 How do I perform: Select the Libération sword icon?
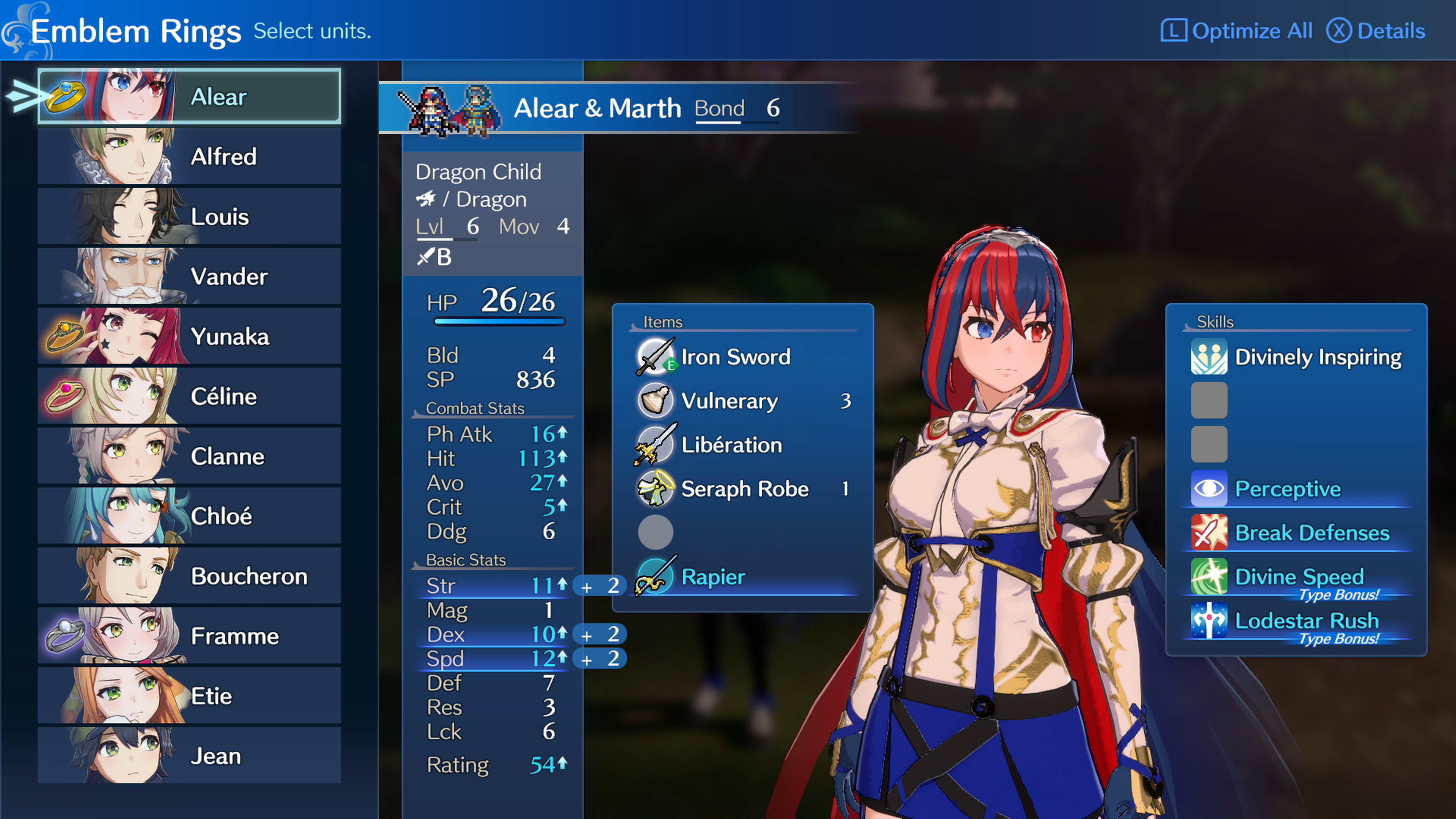[x=656, y=445]
